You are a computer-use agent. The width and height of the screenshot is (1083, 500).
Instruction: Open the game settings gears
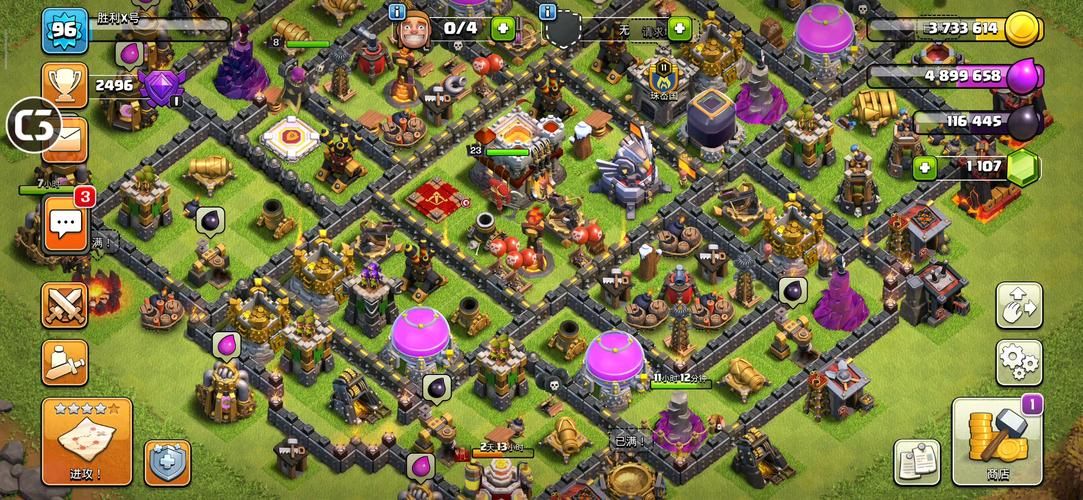[1019, 363]
